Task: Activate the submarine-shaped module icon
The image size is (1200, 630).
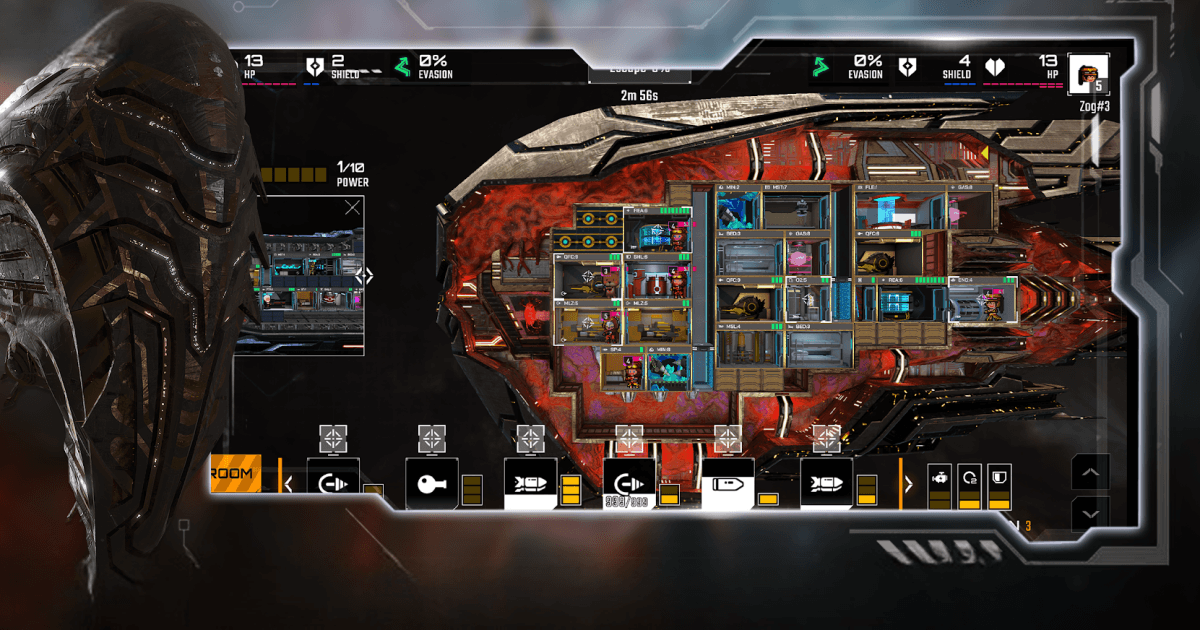Action: pos(939,476)
